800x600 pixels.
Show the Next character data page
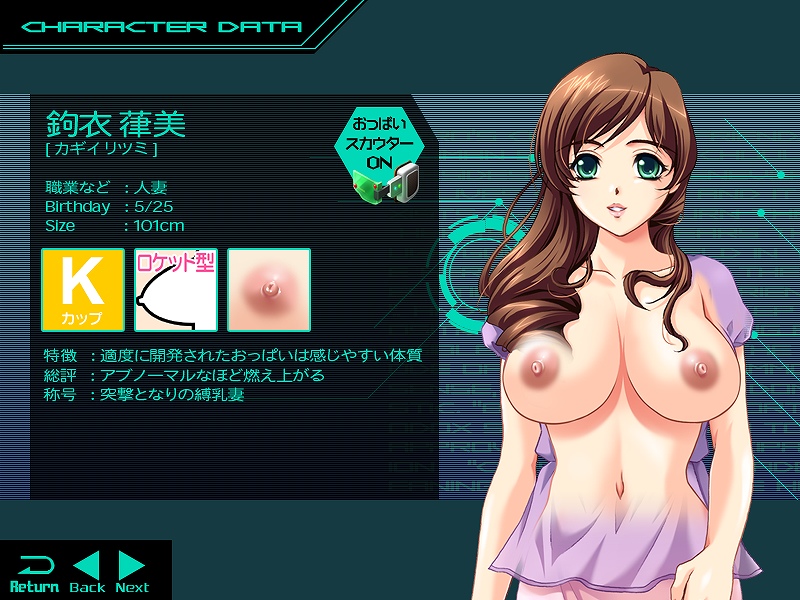click(132, 572)
